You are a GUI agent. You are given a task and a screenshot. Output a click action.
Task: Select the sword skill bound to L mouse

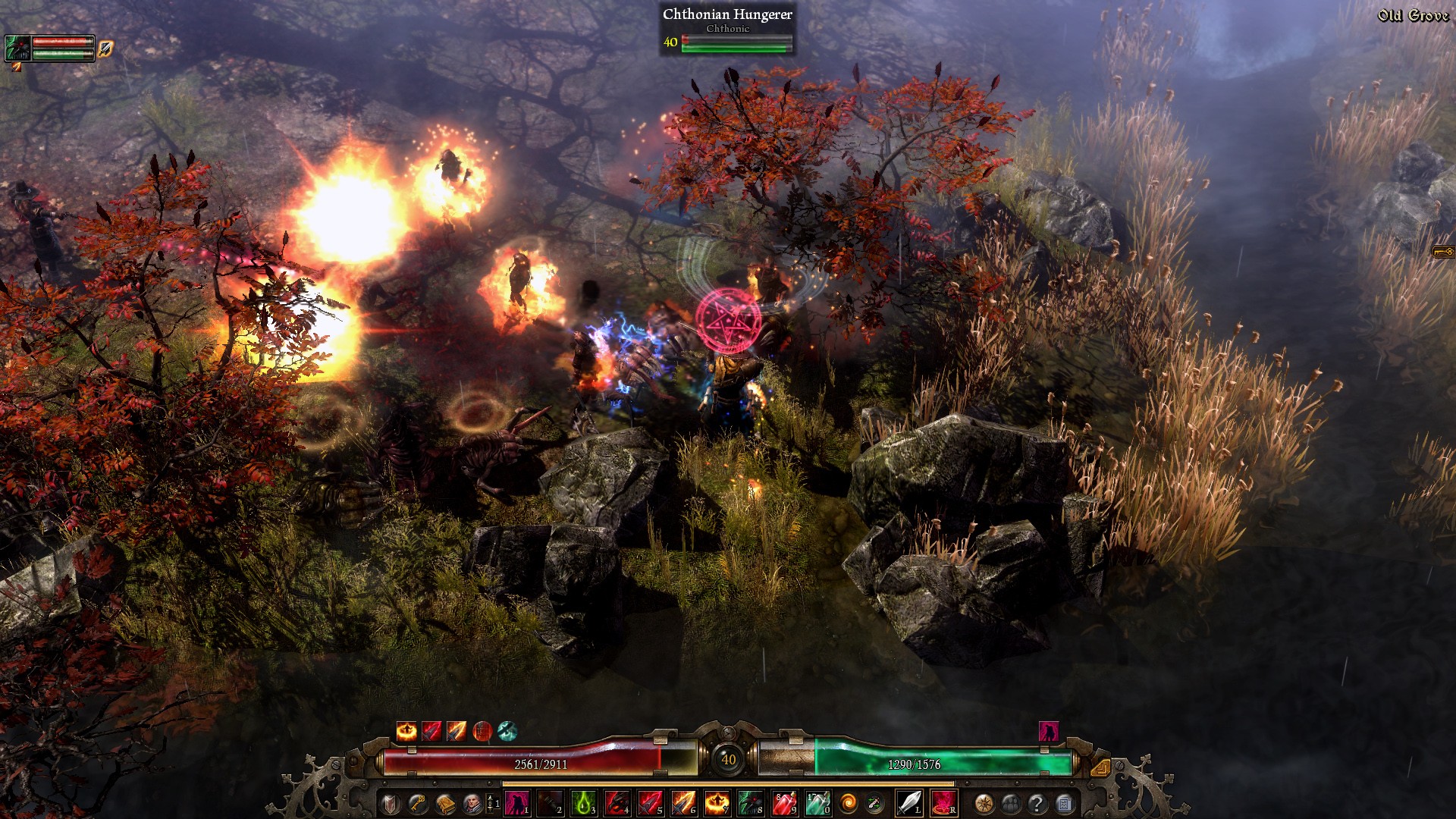[x=910, y=803]
